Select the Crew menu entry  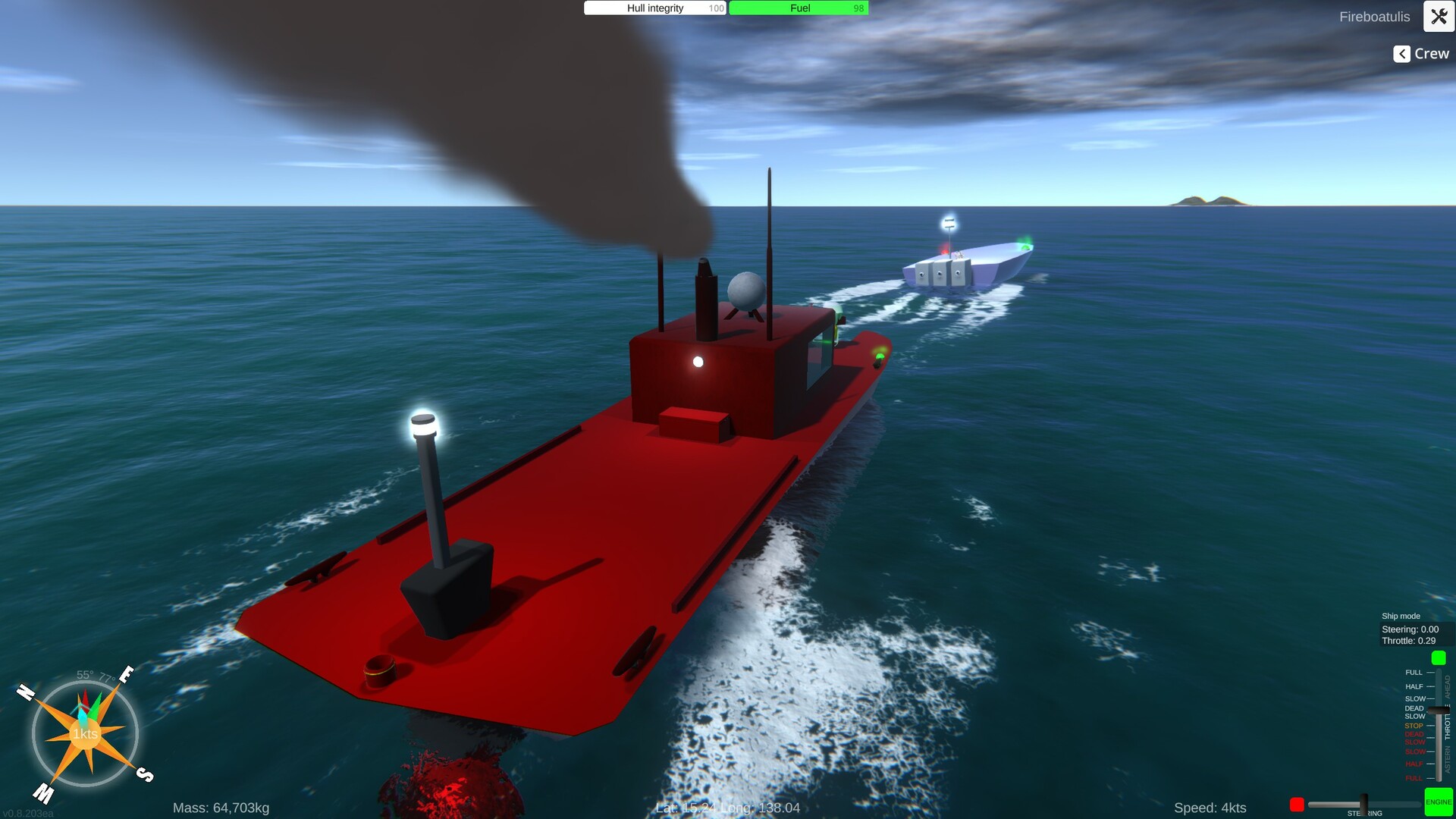(x=1431, y=54)
